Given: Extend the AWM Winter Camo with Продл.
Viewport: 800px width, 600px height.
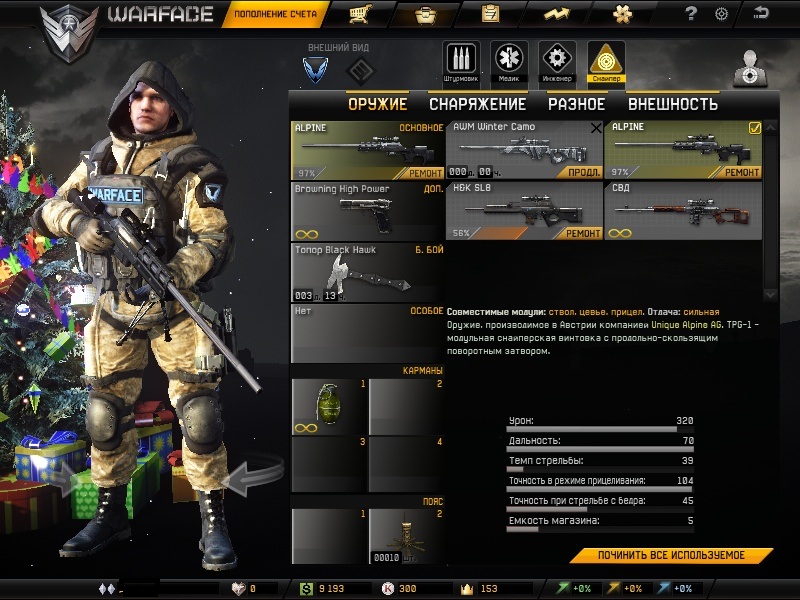Looking at the screenshot, I should [583, 172].
